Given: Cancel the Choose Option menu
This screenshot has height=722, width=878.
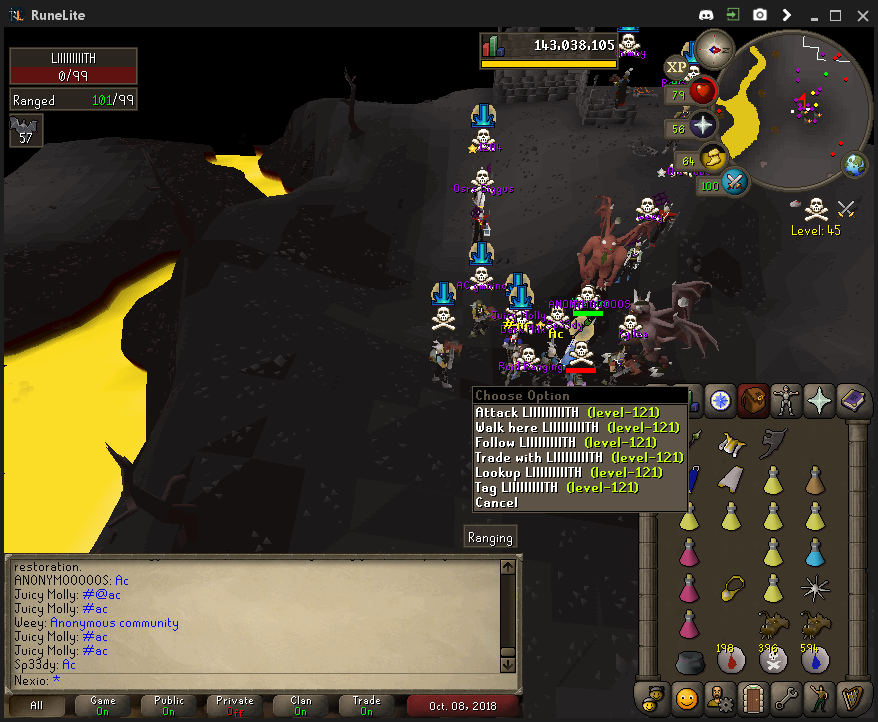Looking at the screenshot, I should click(x=497, y=502).
